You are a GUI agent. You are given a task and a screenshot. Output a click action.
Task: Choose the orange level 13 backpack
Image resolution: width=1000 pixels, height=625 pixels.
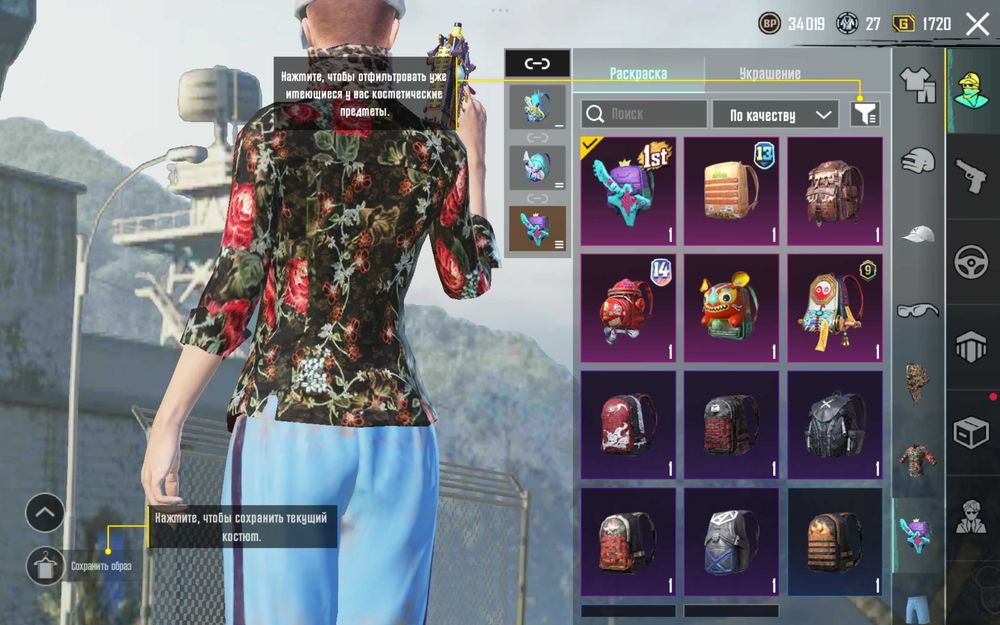click(731, 191)
